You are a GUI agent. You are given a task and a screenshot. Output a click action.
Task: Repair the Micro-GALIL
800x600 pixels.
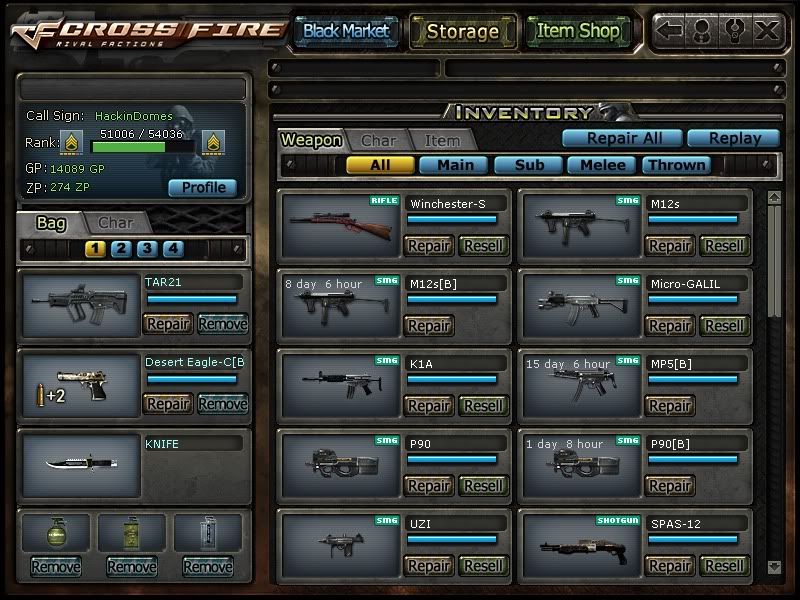(669, 325)
